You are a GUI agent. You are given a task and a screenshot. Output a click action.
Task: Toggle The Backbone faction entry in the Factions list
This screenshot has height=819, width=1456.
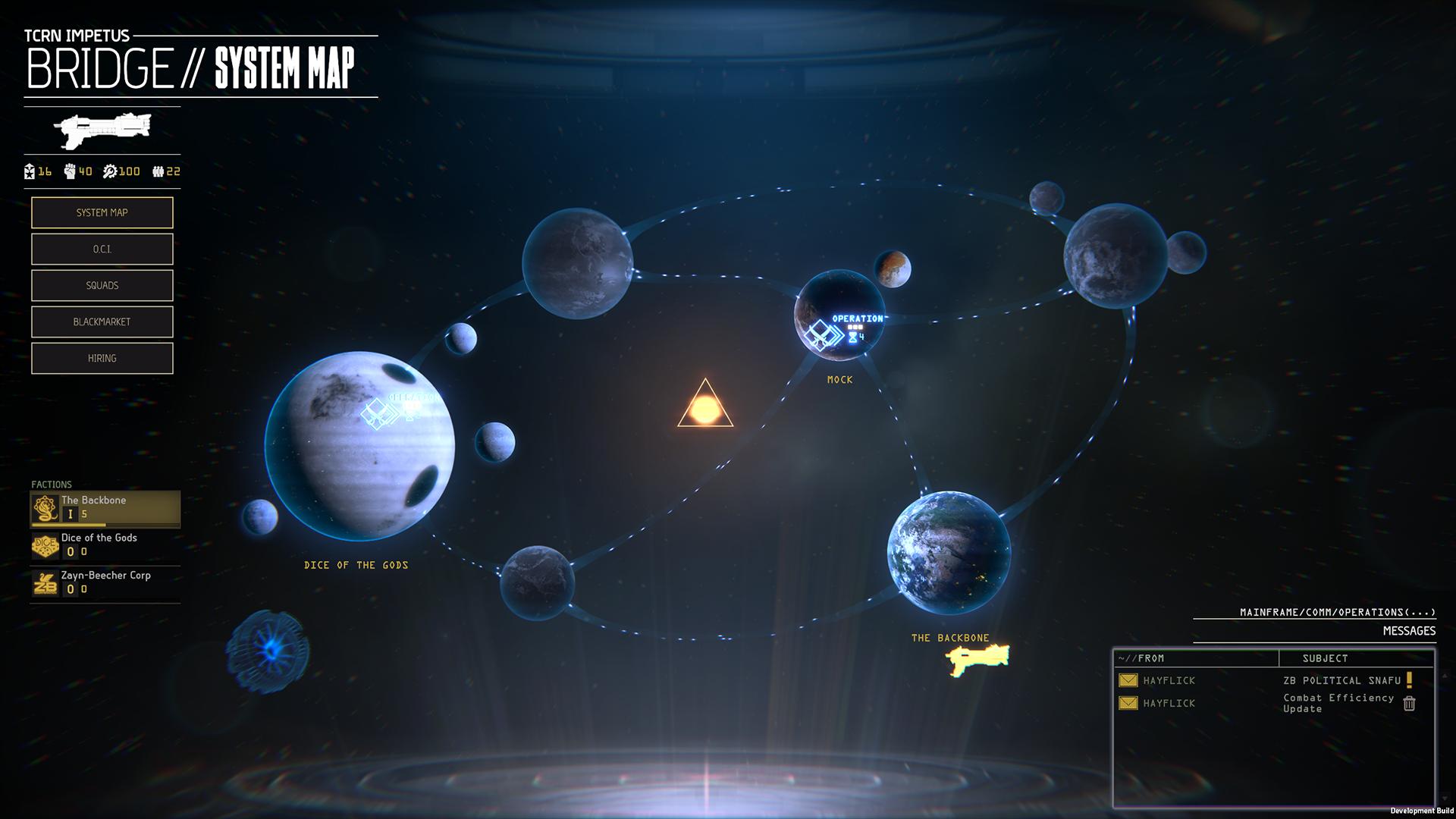point(106,508)
